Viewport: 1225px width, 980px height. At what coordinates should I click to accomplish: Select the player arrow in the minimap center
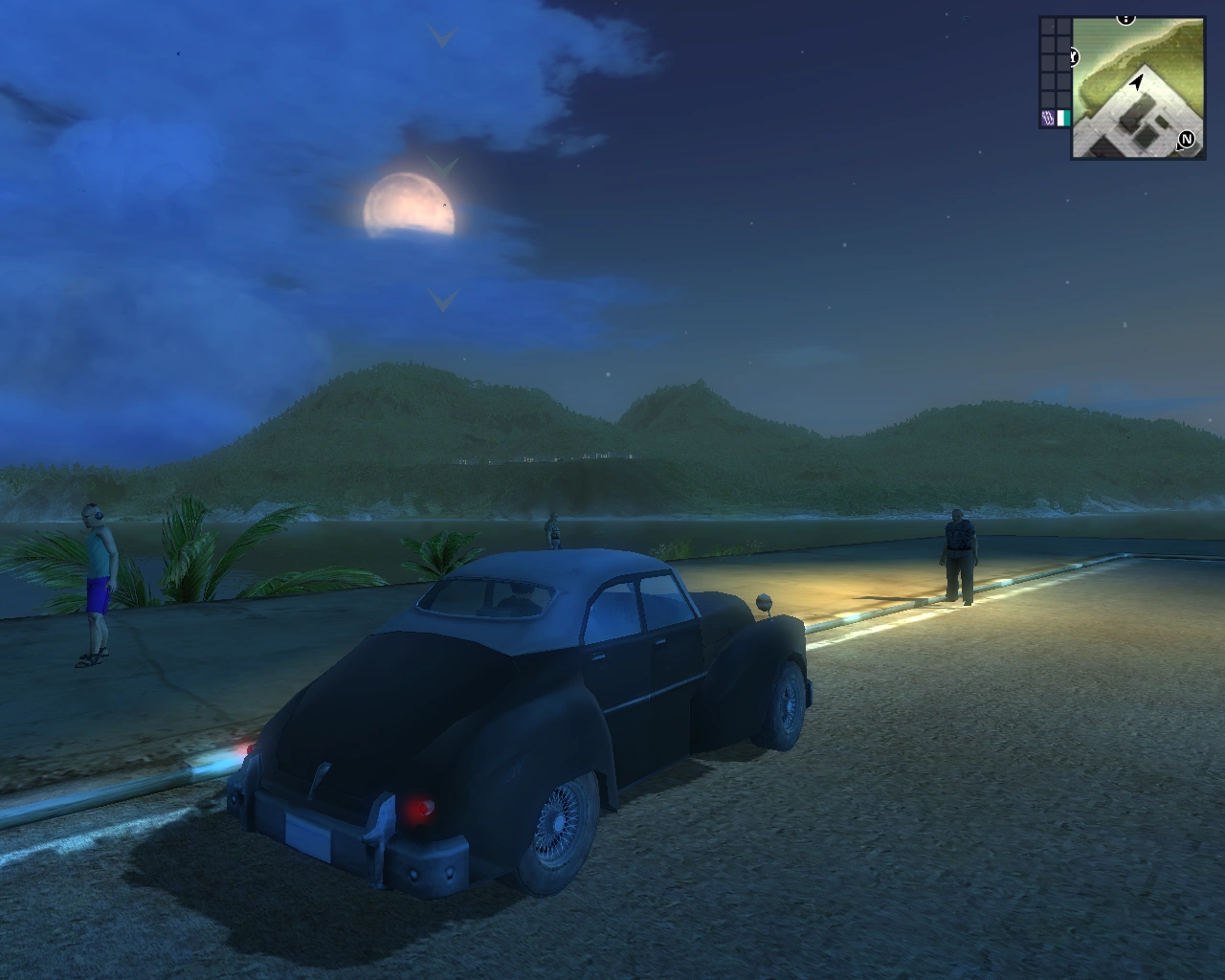pyautogui.click(x=1137, y=81)
